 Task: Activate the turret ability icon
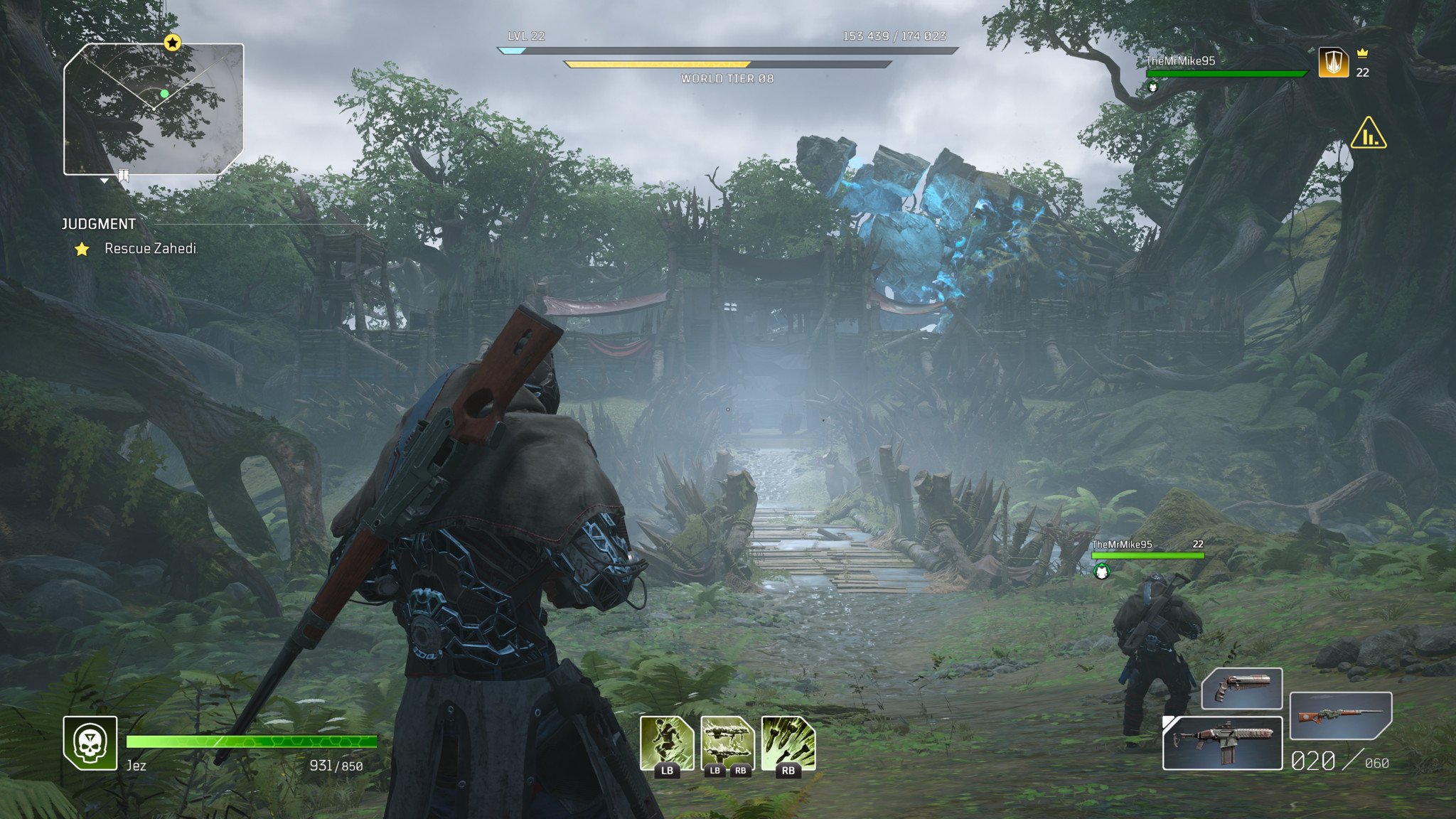pos(727,742)
